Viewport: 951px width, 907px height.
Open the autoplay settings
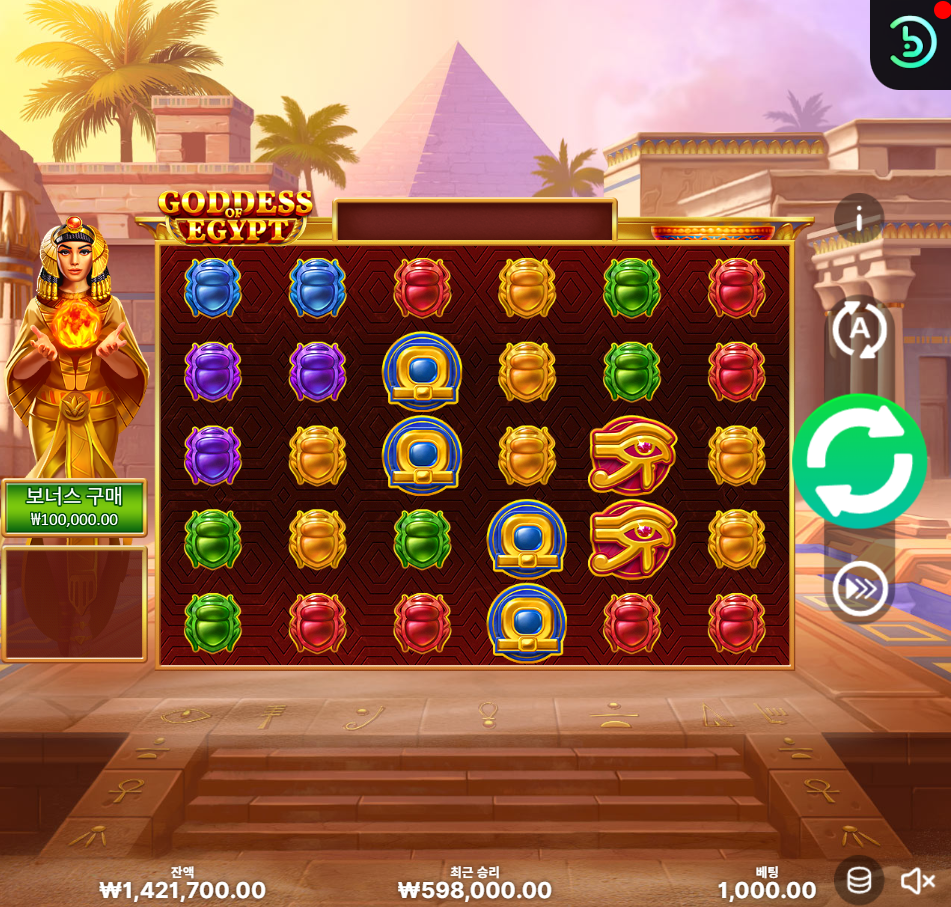coord(859,328)
